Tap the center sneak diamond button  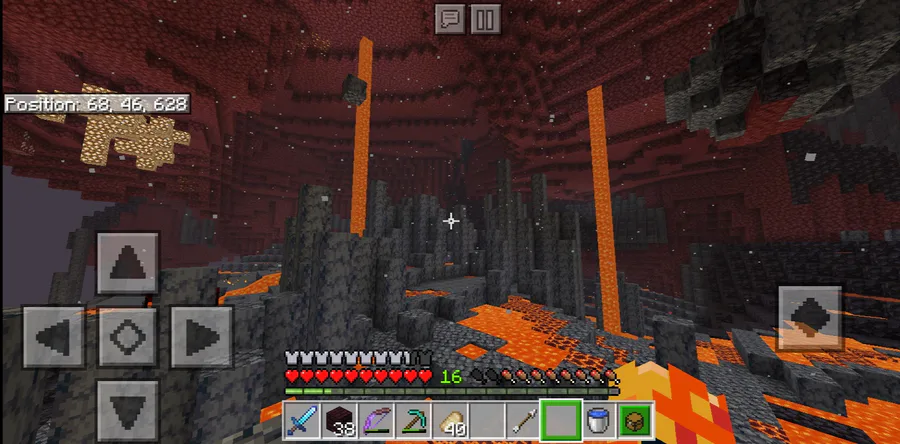coord(127,337)
